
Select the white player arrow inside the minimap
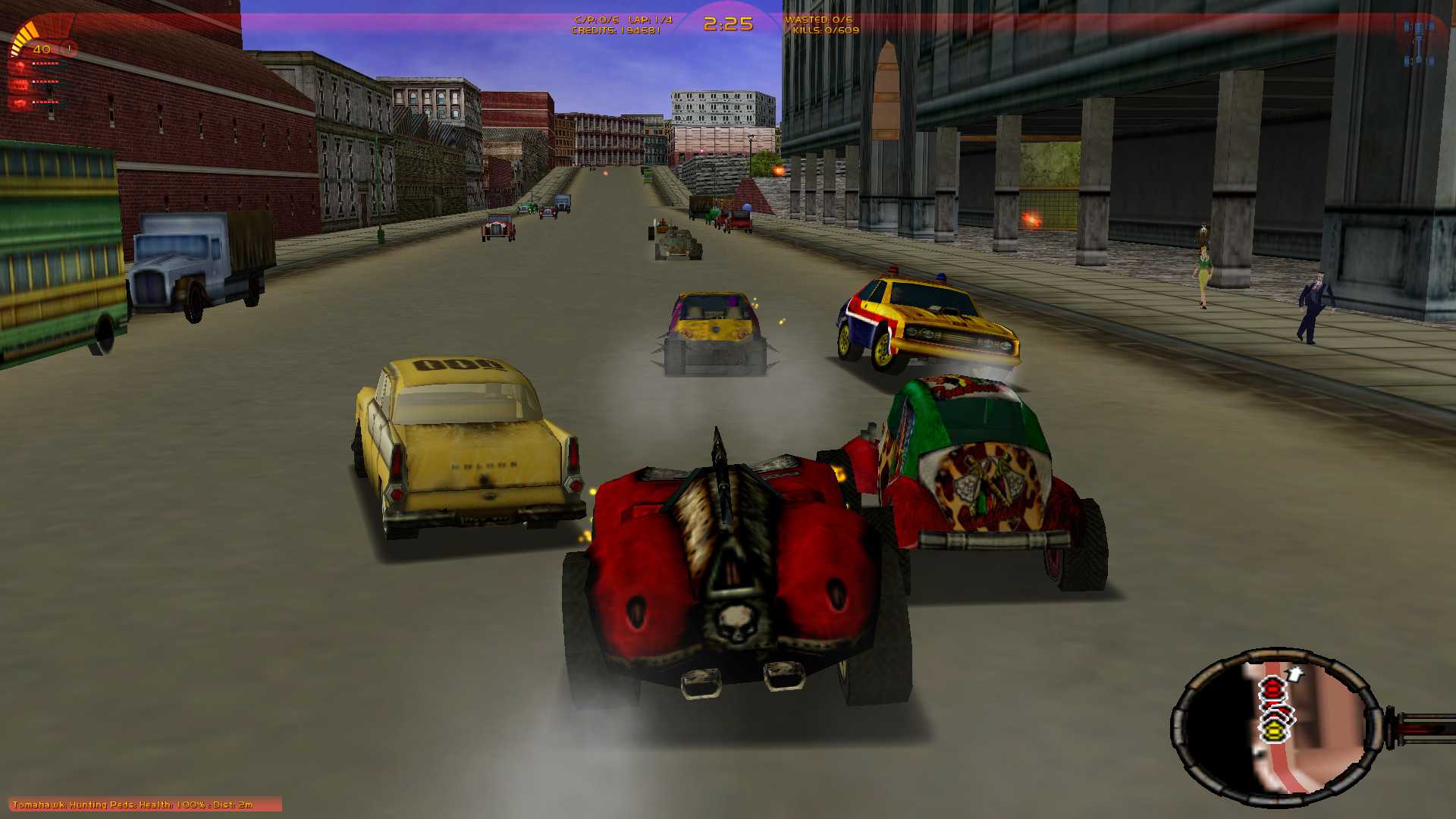[1294, 674]
